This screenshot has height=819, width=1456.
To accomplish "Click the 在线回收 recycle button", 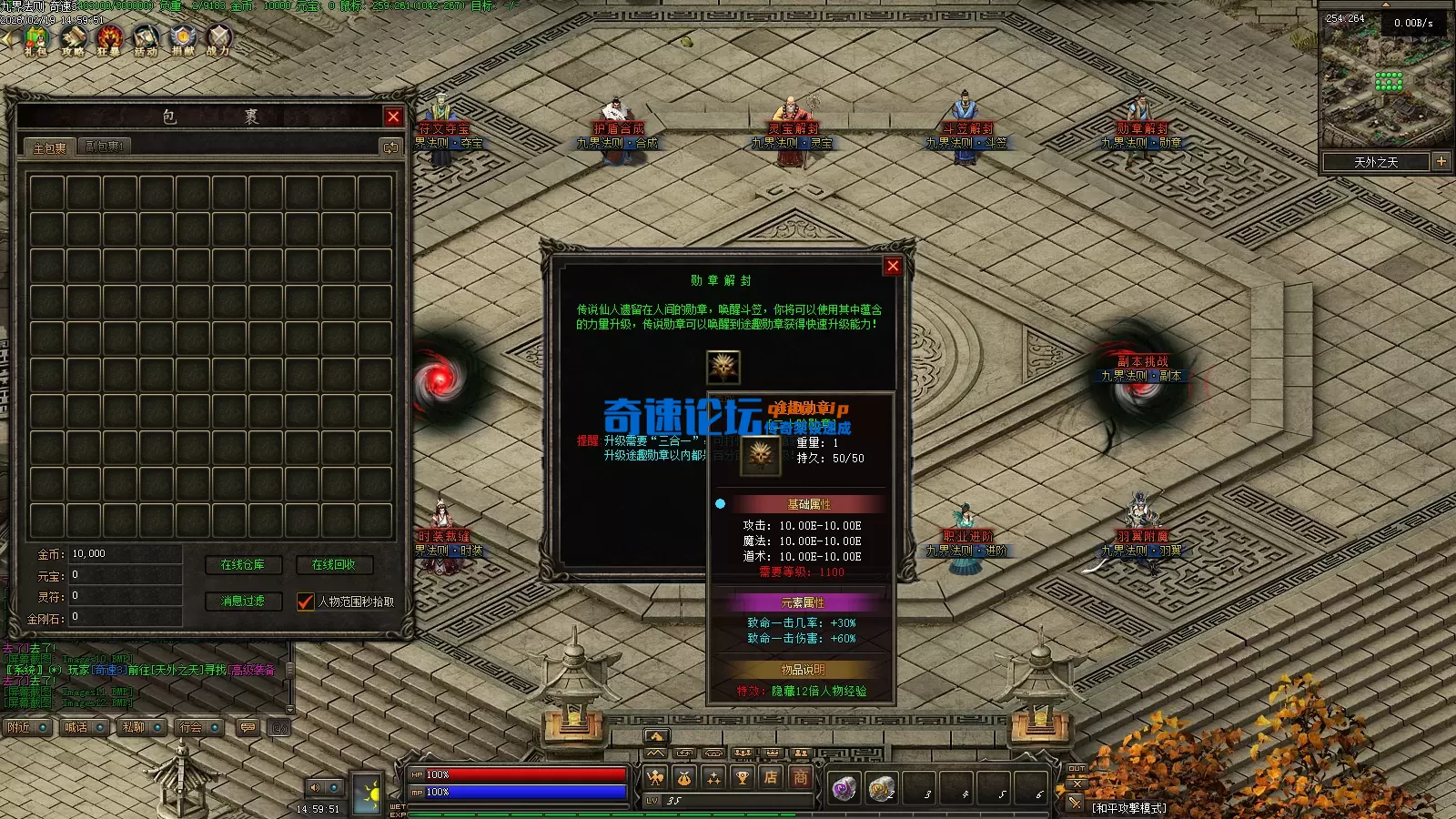I will 333,565.
